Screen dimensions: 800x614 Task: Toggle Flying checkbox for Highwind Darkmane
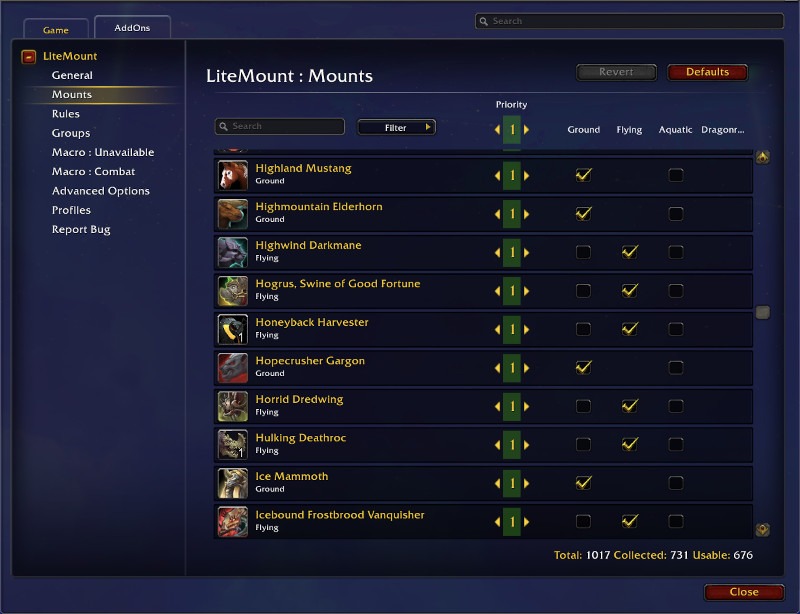[x=629, y=252]
